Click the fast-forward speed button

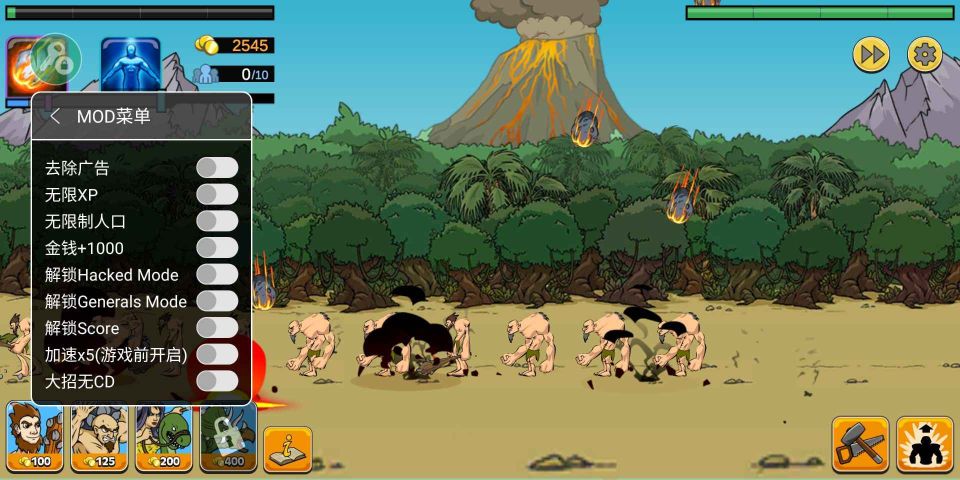pos(871,54)
